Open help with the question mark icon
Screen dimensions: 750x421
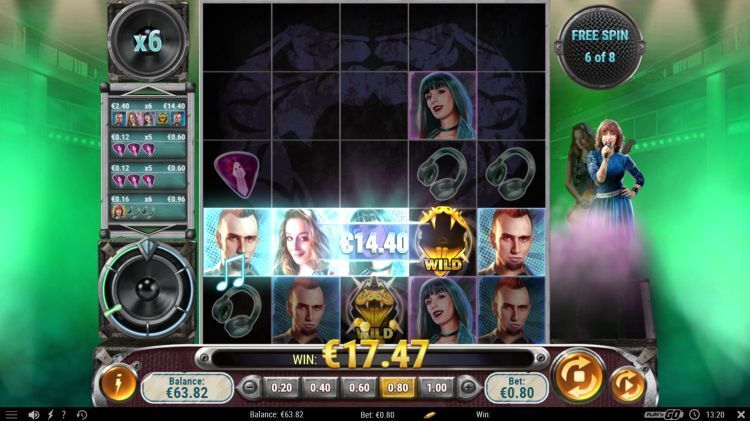tap(64, 414)
